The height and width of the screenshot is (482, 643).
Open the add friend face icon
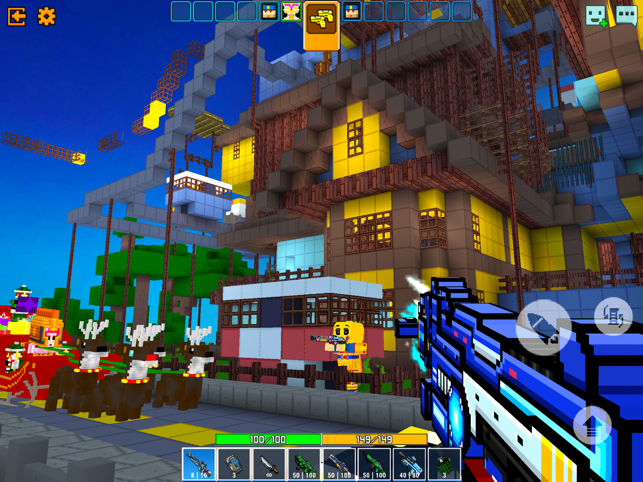[597, 15]
